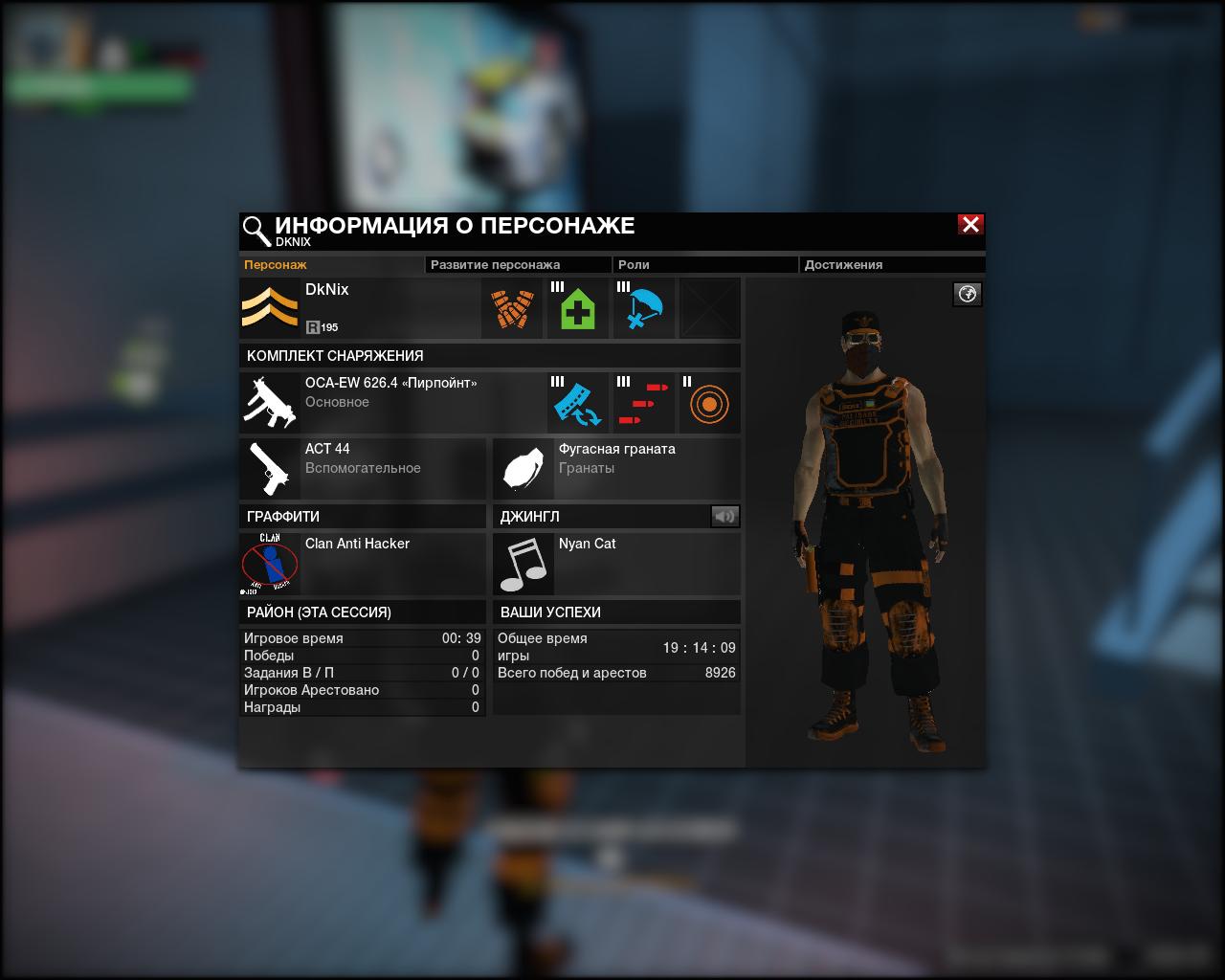This screenshot has width=1225, height=980.
Task: Choose the orange target weapon mod
Action: (709, 403)
